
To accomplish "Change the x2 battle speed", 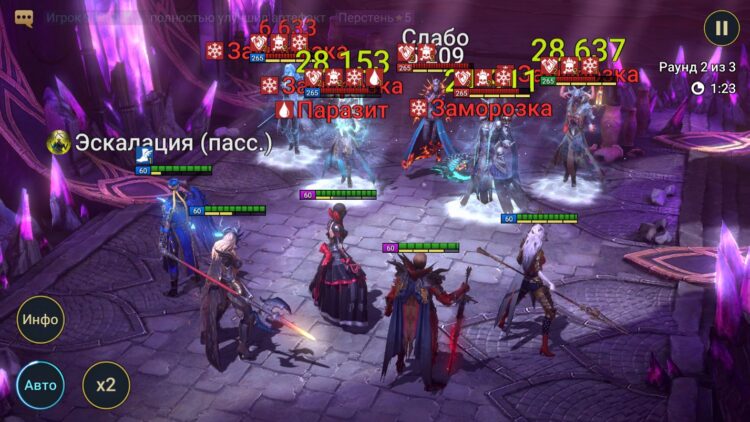I will tap(105, 385).
